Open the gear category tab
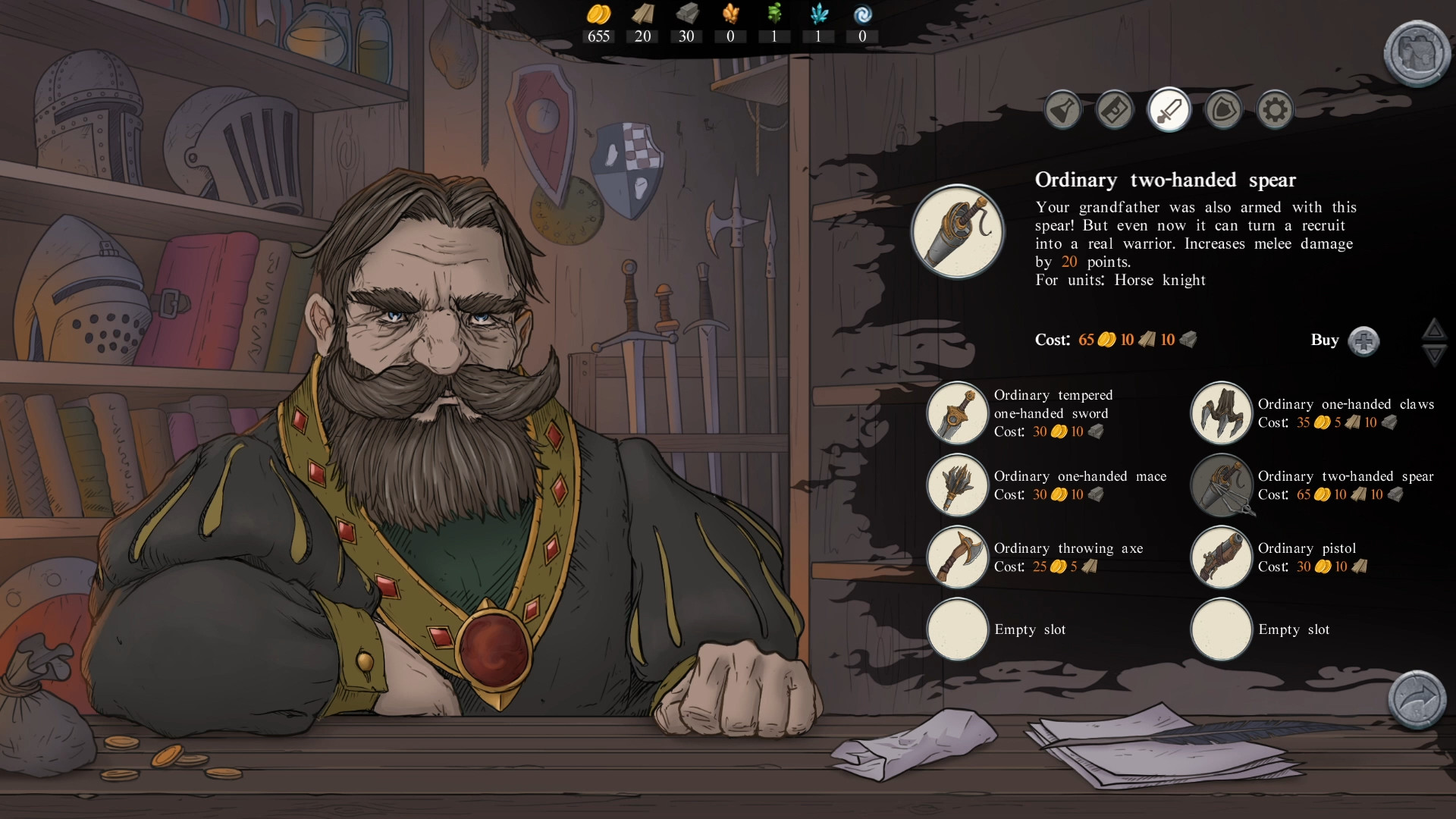The height and width of the screenshot is (819, 1456). 1275,111
